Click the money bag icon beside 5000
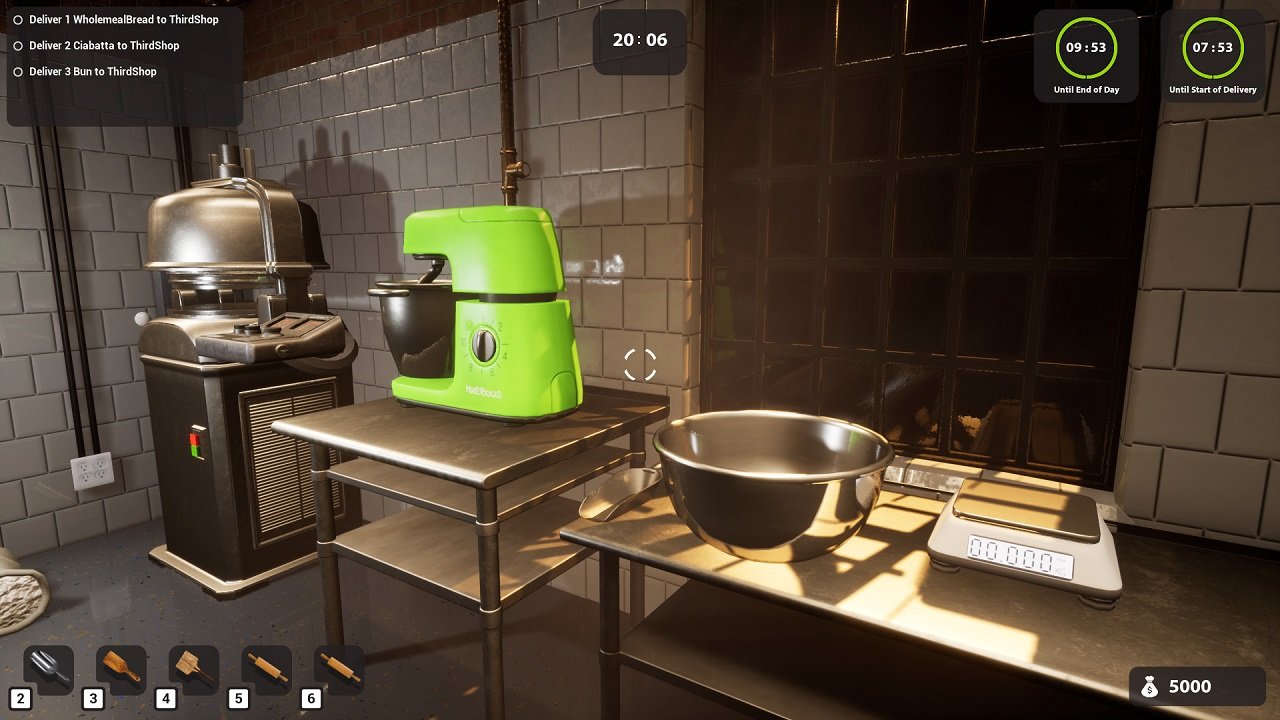1280x720 pixels. (1151, 686)
